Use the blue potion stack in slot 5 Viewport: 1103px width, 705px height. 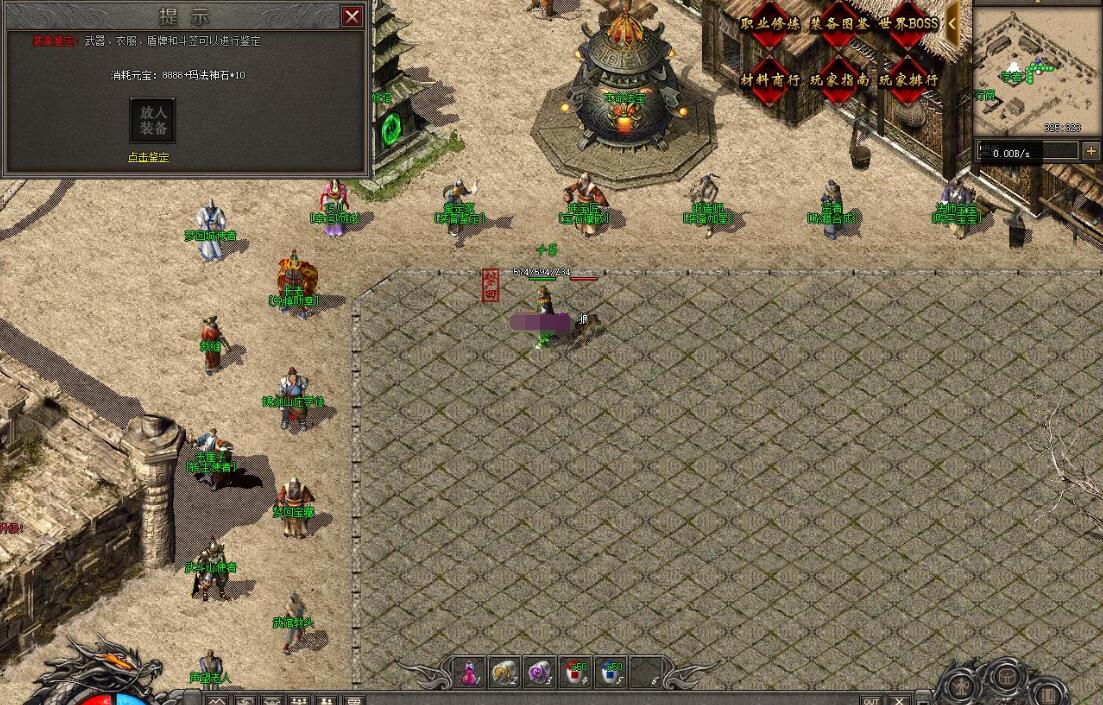coord(612,673)
